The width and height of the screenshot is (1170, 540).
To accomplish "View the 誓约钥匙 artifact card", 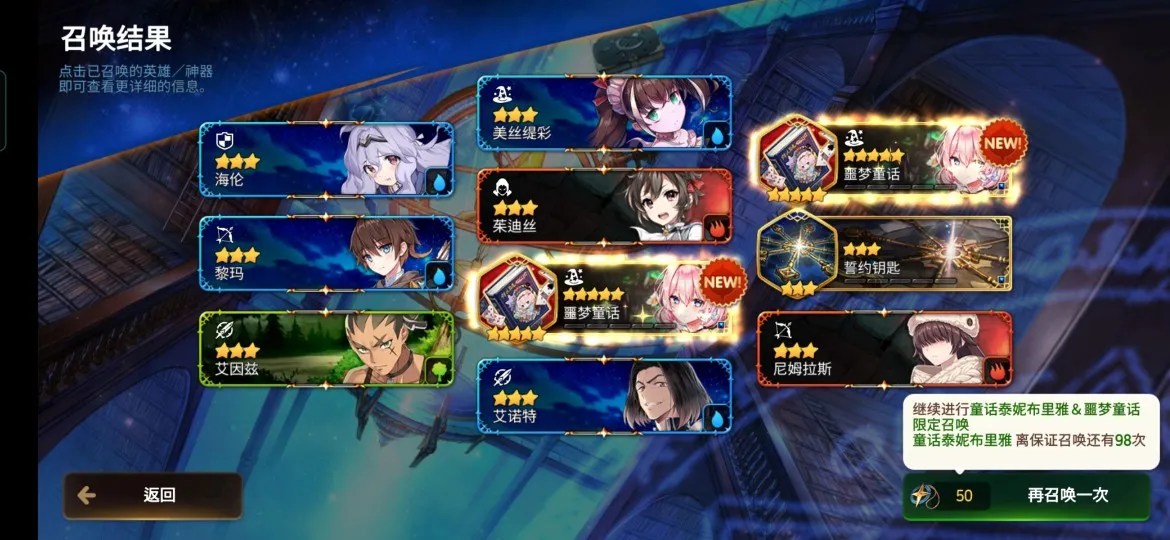I will pos(885,255).
